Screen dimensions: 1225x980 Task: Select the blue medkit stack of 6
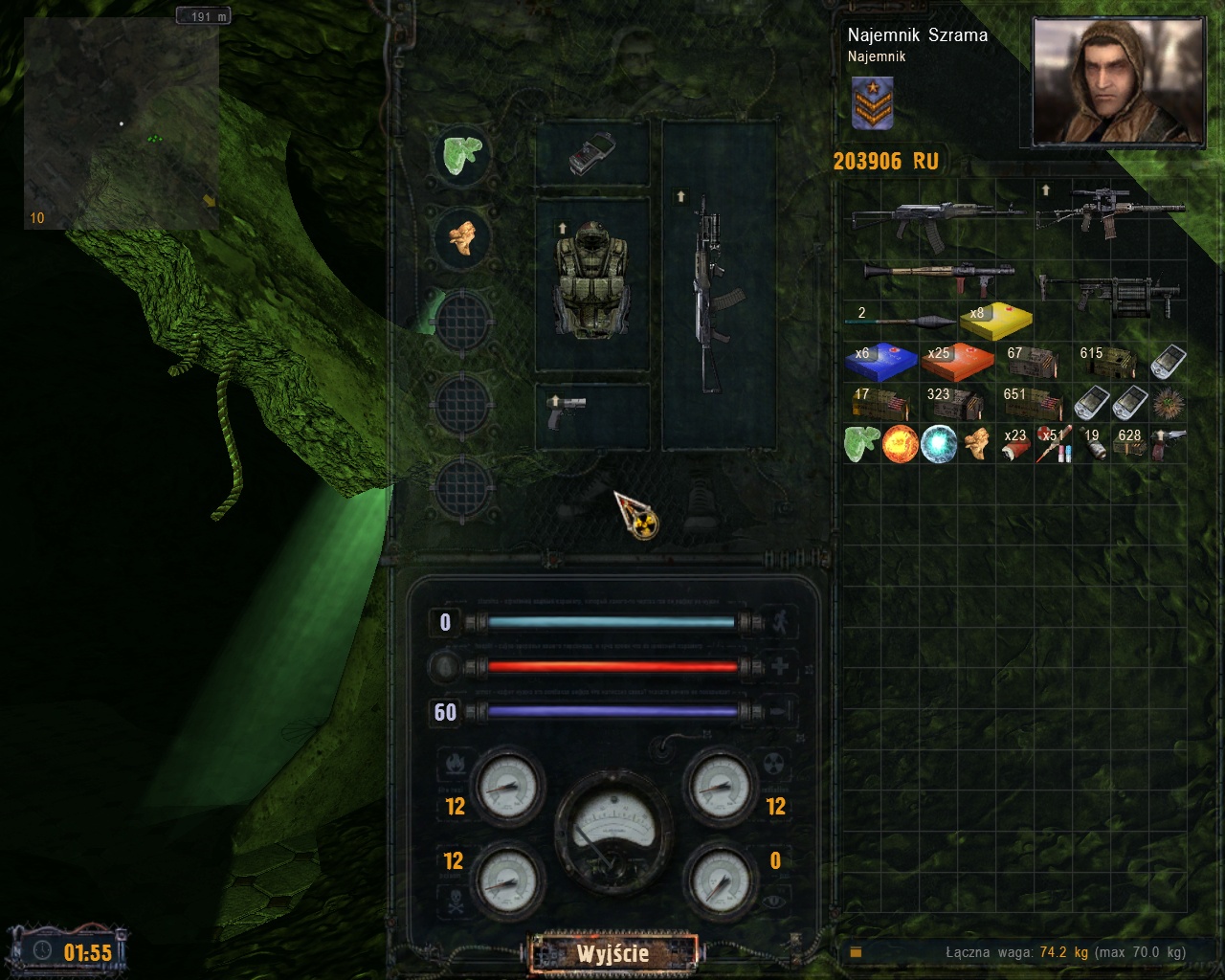click(x=880, y=362)
